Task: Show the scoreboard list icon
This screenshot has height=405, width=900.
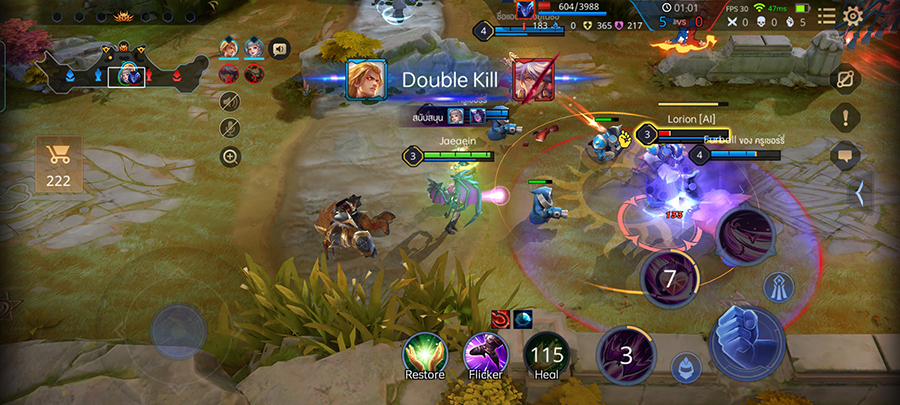Action: [826, 16]
